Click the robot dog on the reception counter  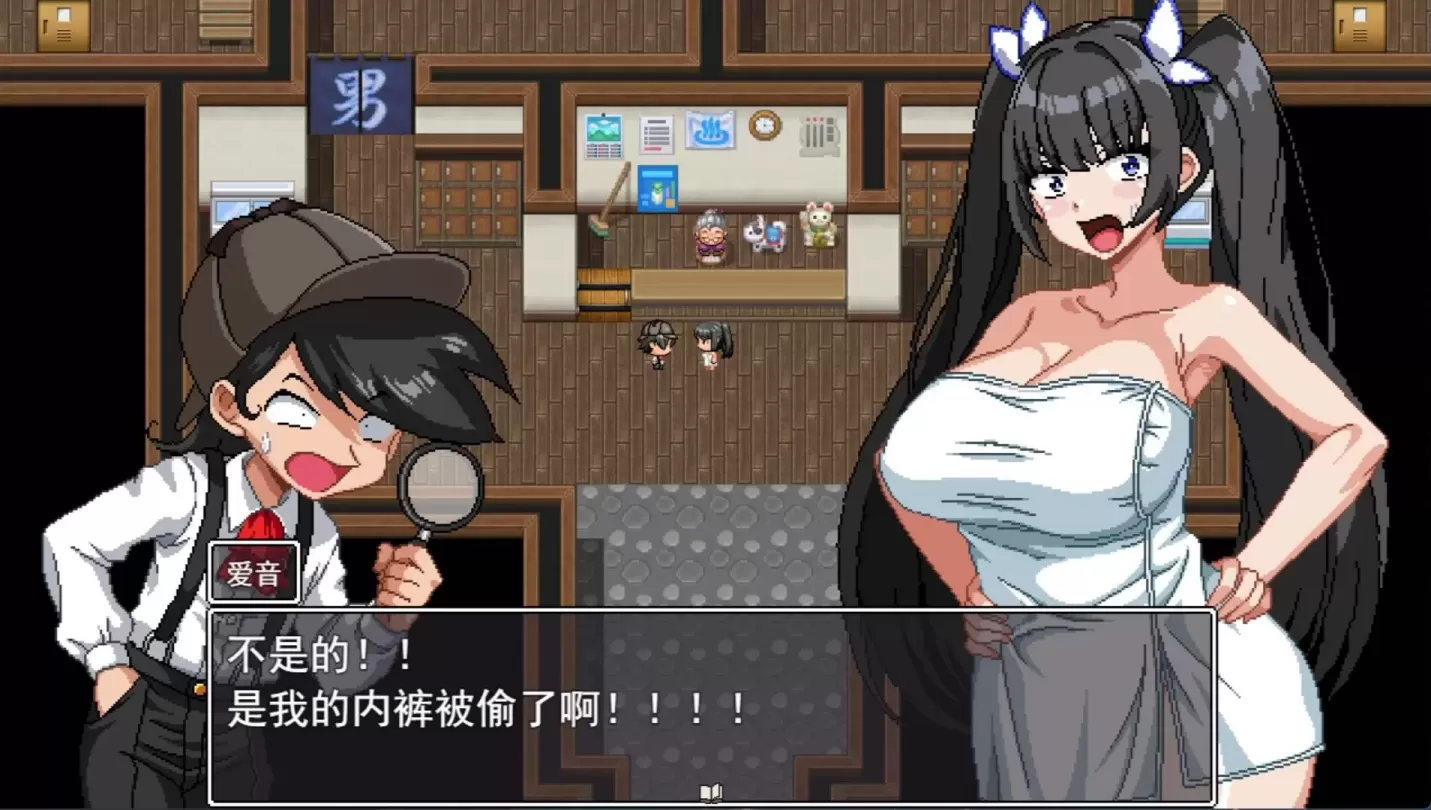[766, 235]
